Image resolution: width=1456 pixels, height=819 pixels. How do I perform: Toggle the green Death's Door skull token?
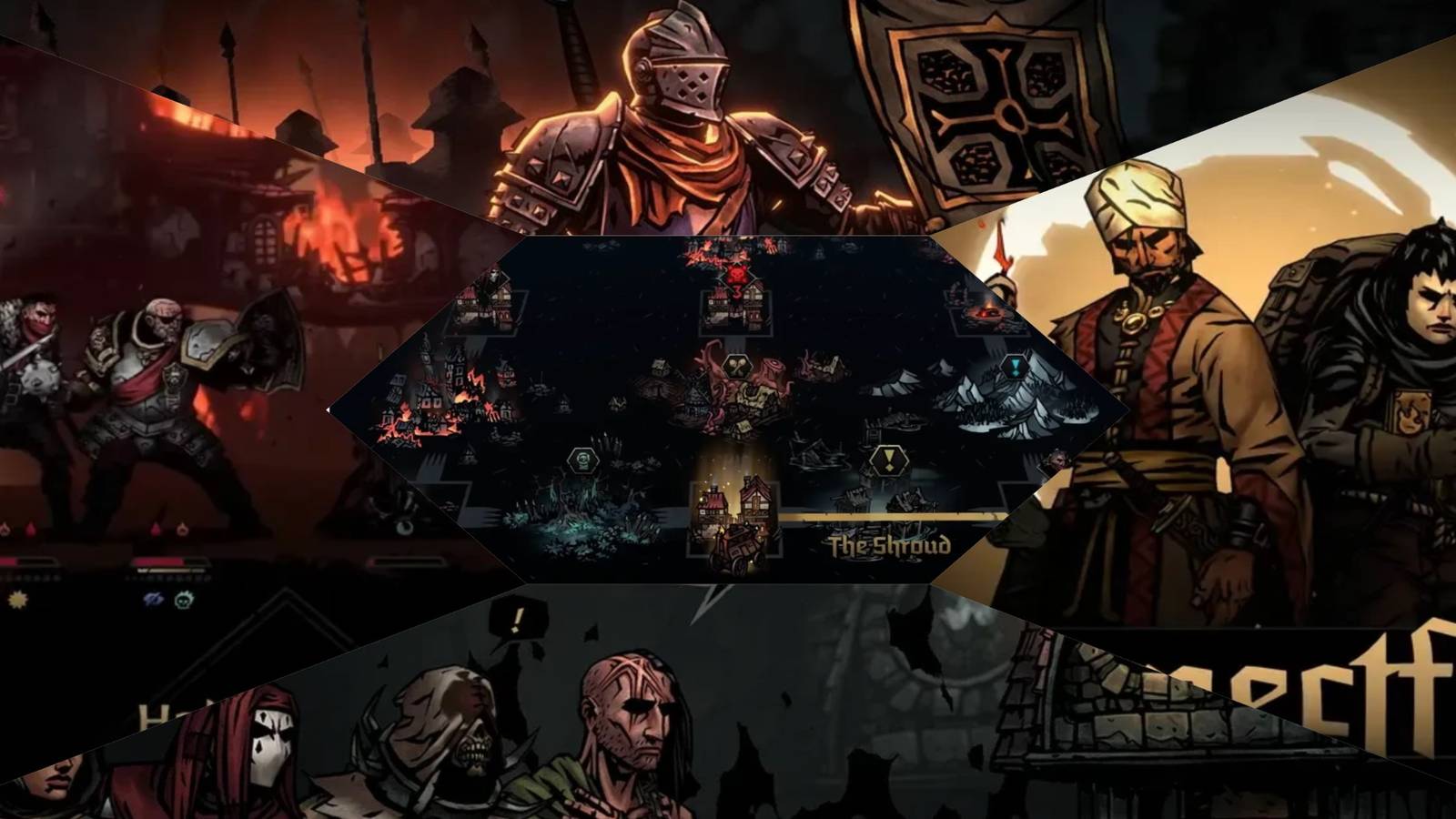pyautogui.click(x=185, y=601)
